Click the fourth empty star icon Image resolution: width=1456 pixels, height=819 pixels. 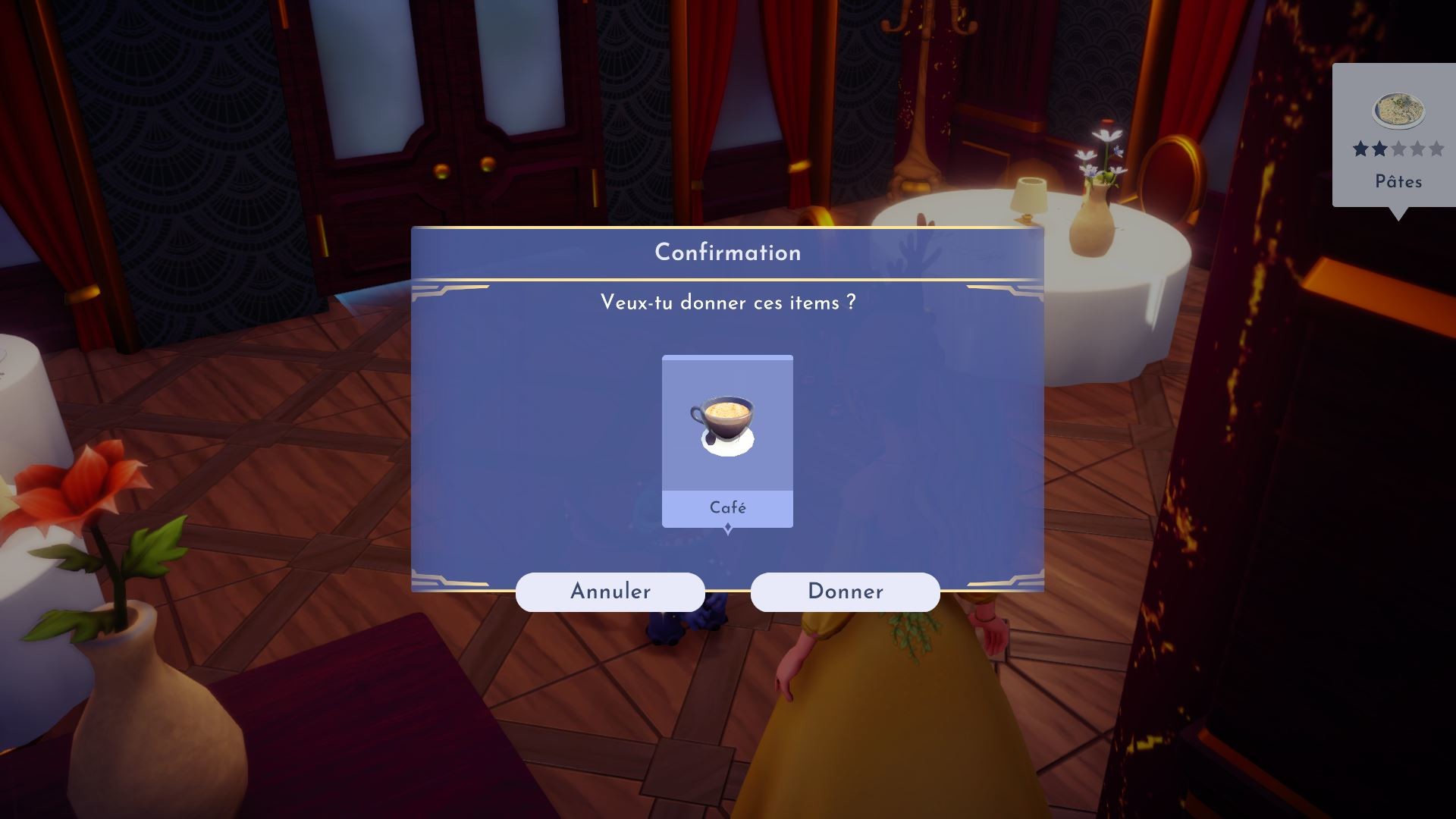point(1418,149)
